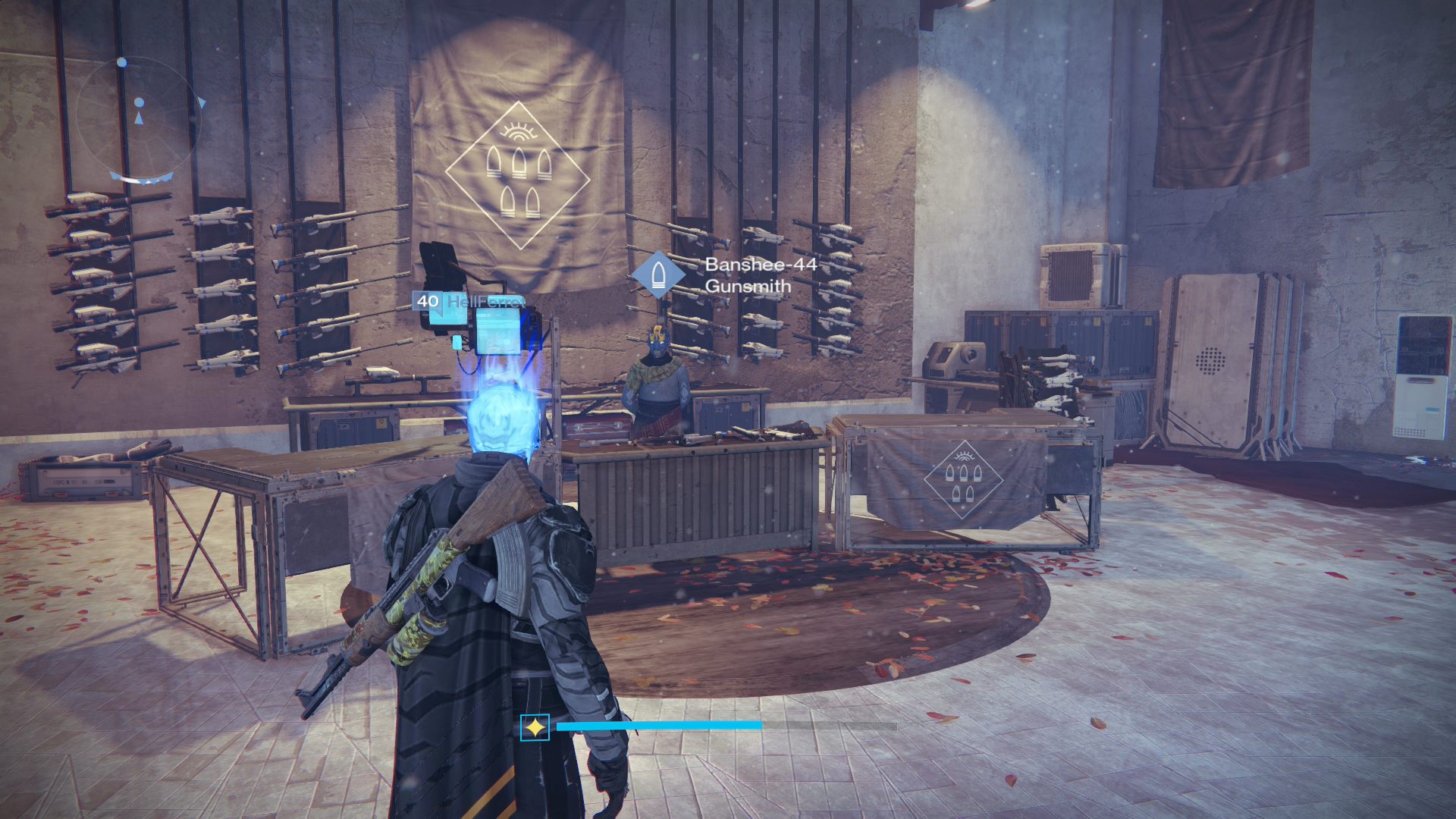1456x819 pixels.
Task: Click the level 40 player nameplate
Action: (468, 301)
